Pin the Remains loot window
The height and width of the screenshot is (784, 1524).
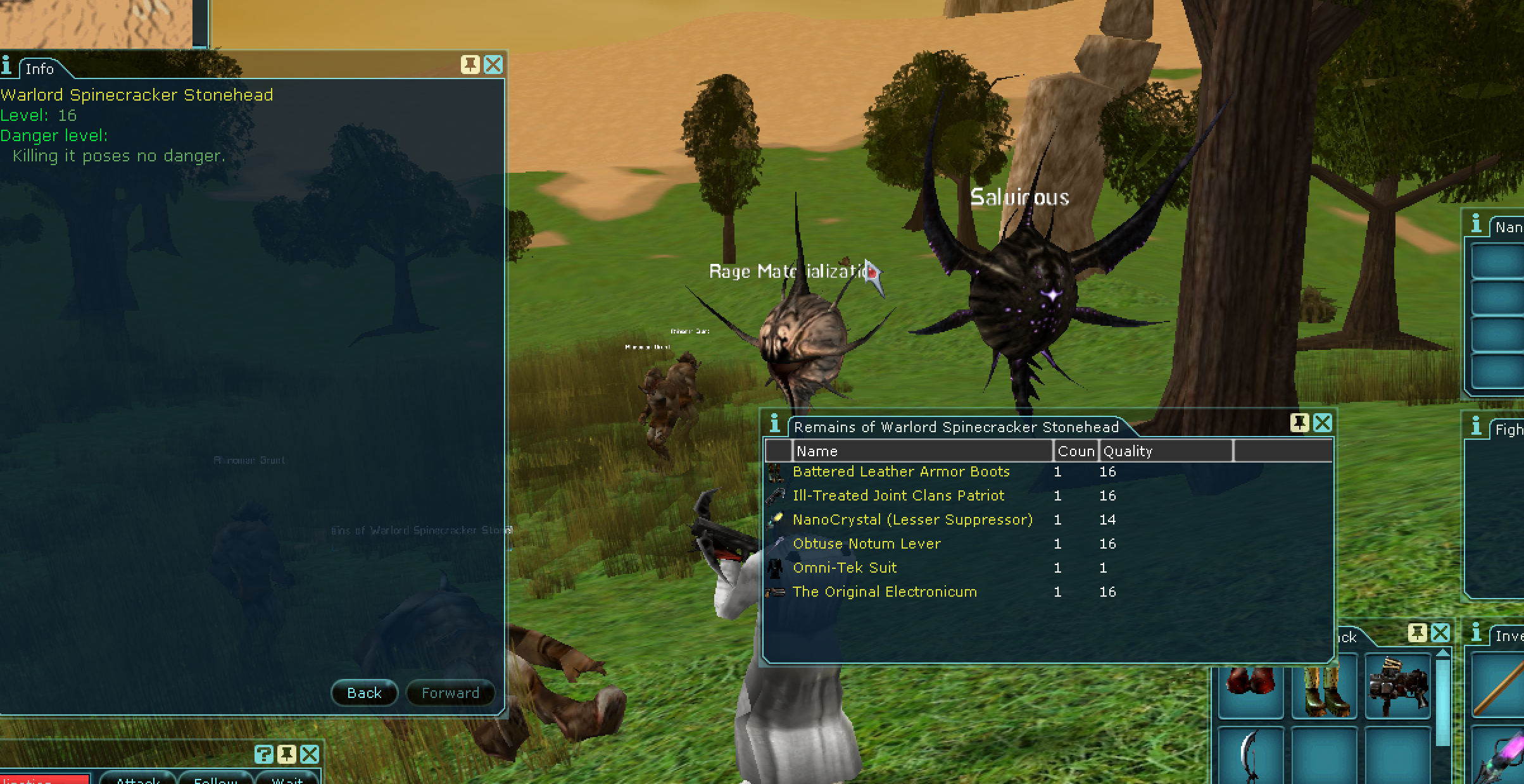pyautogui.click(x=1299, y=423)
